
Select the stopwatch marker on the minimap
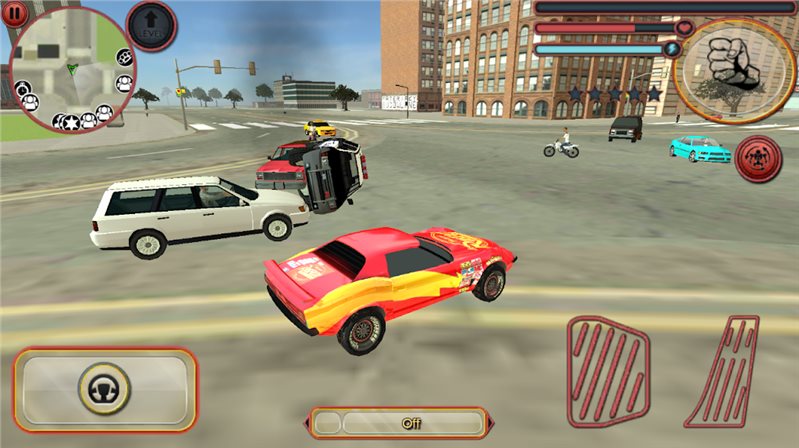tap(20, 90)
